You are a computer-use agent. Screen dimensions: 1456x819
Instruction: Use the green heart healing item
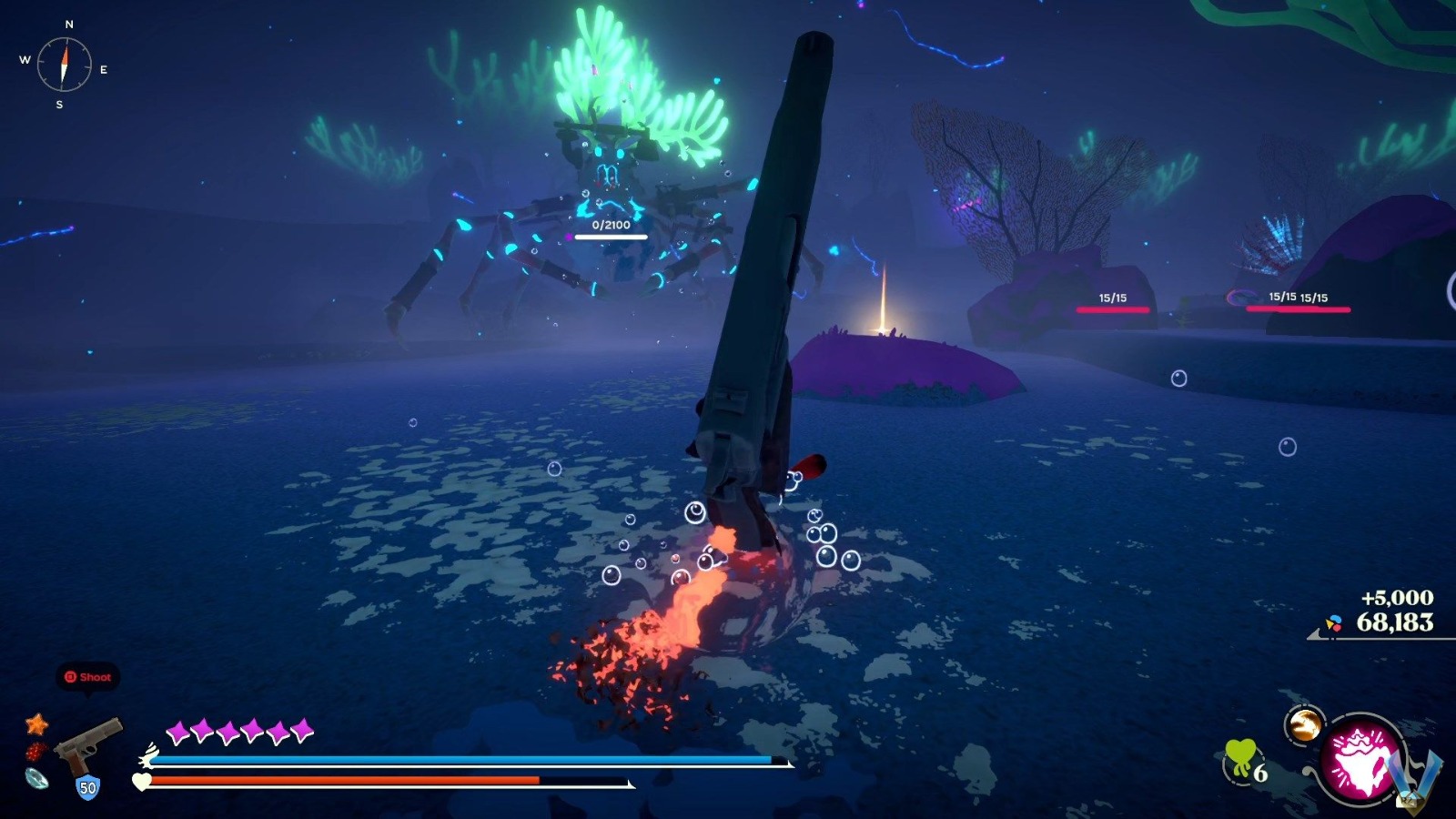coord(1239,757)
